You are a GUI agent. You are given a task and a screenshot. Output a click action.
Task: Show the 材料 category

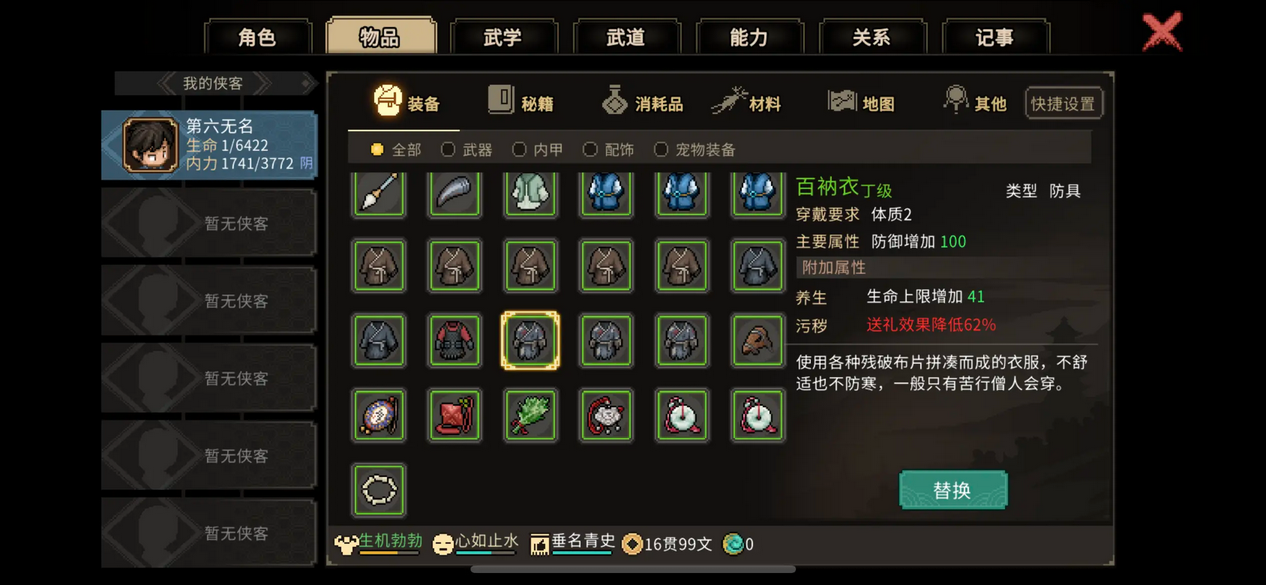tap(747, 103)
